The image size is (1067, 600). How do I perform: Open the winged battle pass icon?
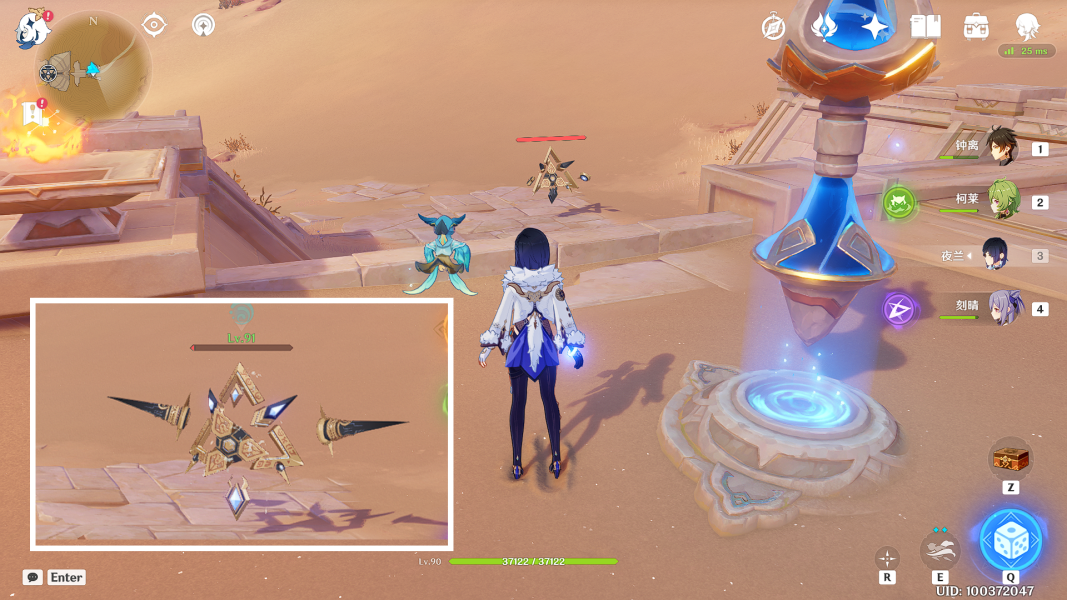pyautogui.click(x=823, y=27)
